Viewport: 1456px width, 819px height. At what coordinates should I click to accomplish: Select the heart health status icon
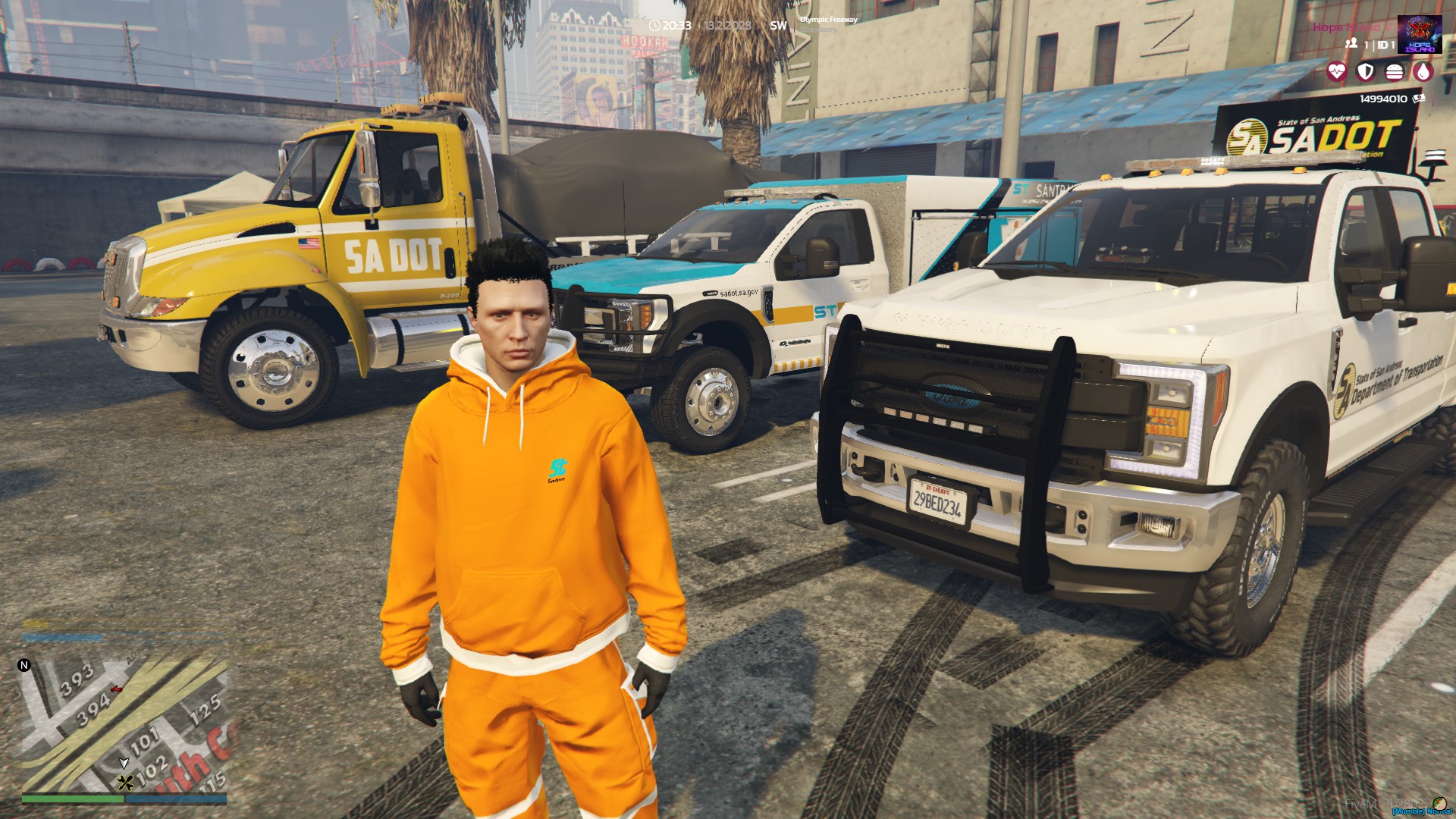pos(1336,72)
